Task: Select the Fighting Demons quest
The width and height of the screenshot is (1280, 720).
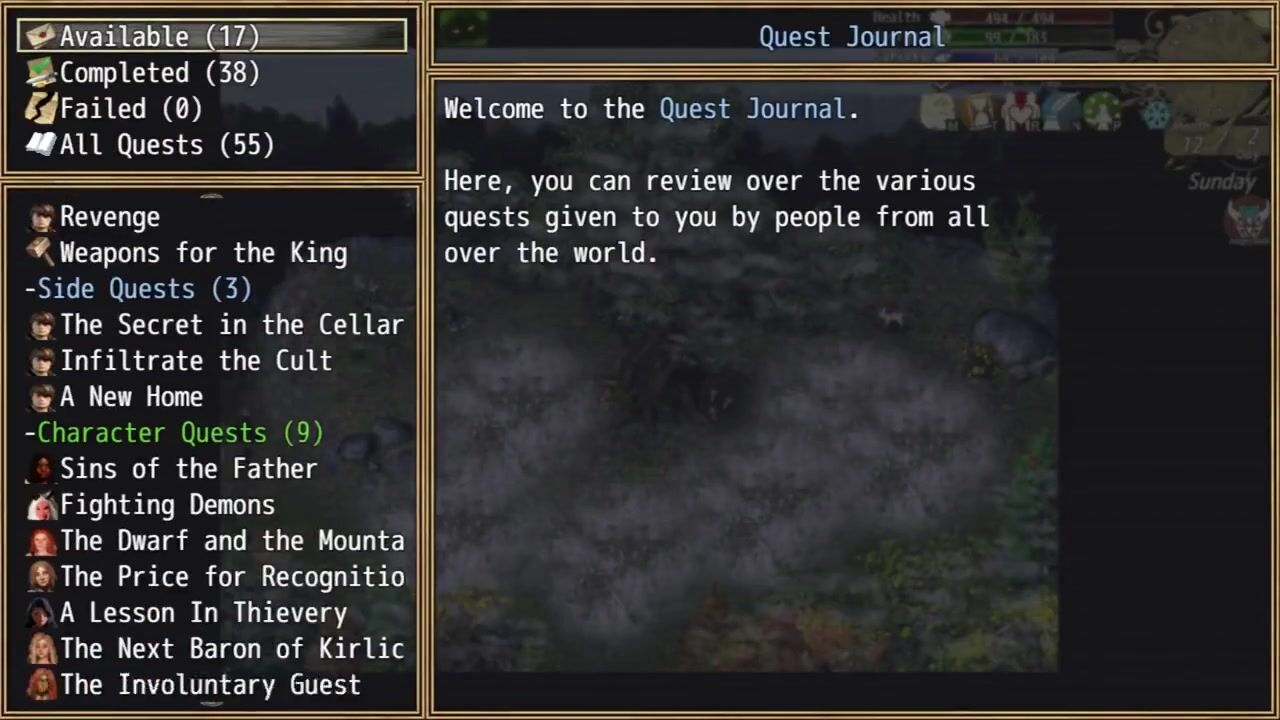Action: (x=167, y=505)
